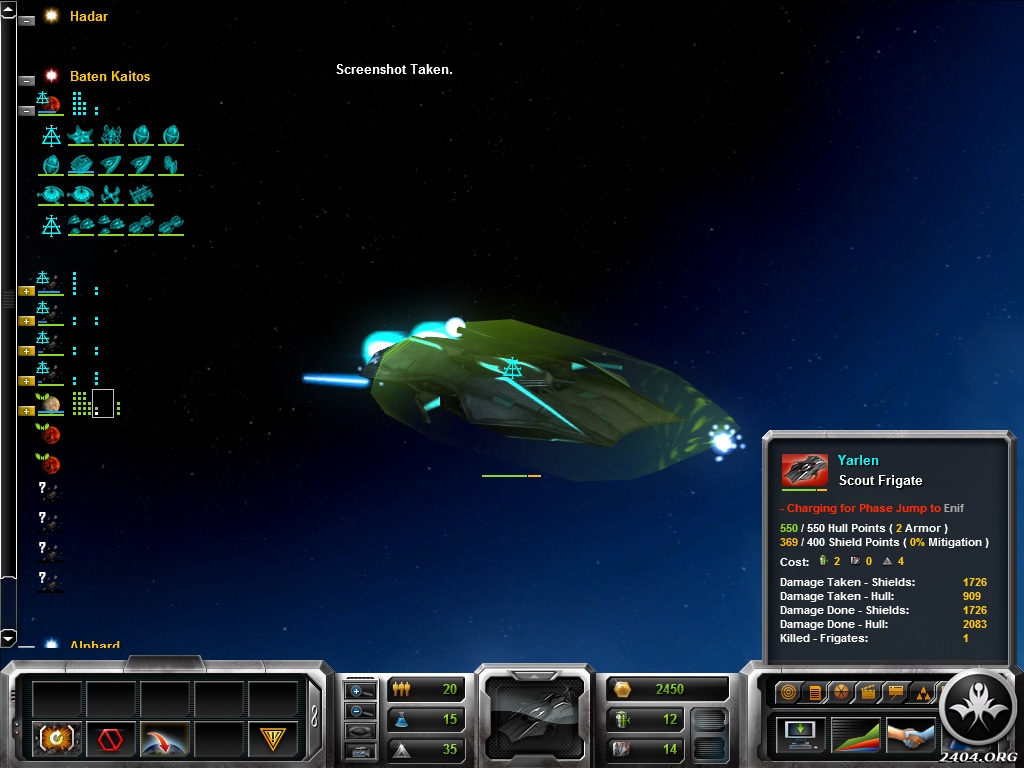Select the starfish-shaped structure icon in empire tree

80,135
